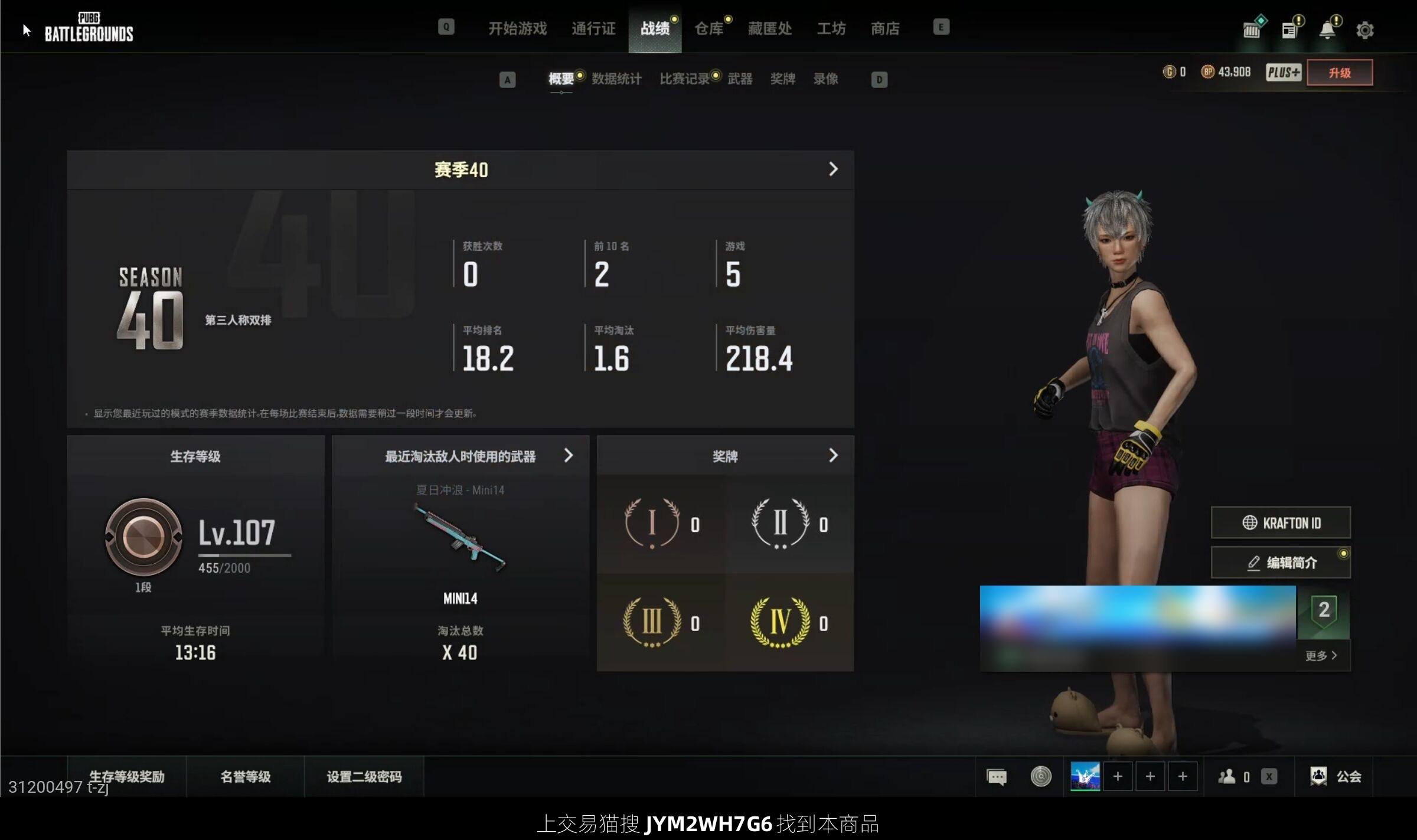Click the red 升级 upgrade button
1417x840 pixels.
1339,73
